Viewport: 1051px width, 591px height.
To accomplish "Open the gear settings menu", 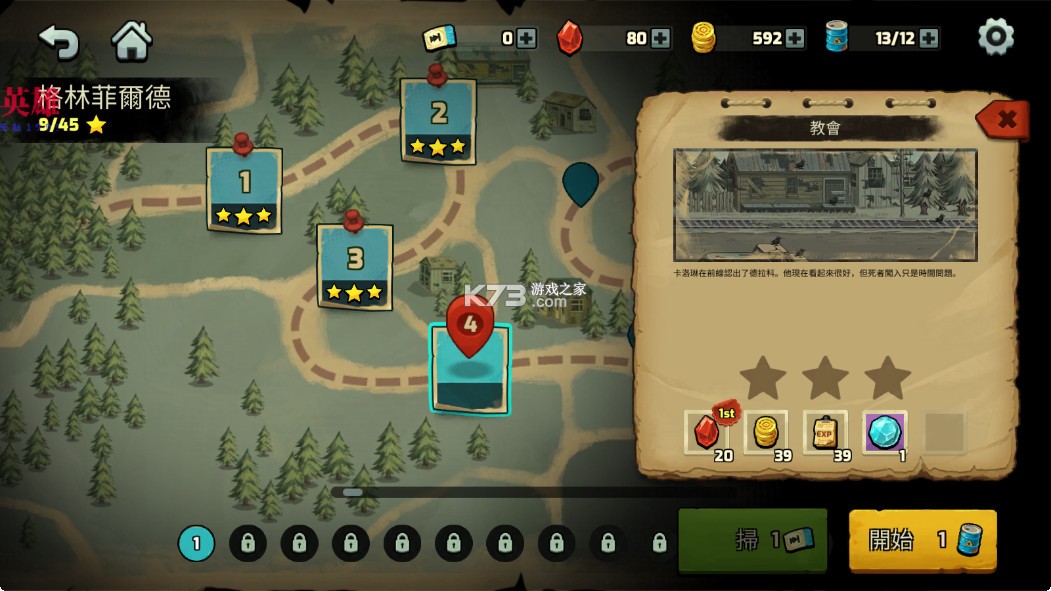I will point(995,38).
